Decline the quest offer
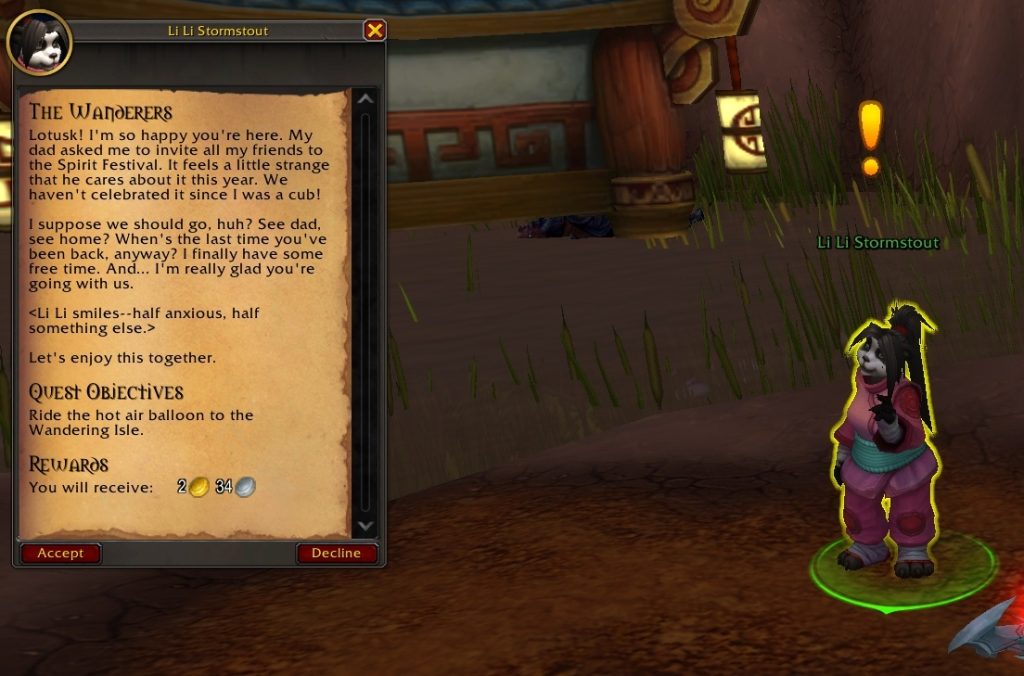Screen dimensions: 1024x676 (x=336, y=553)
